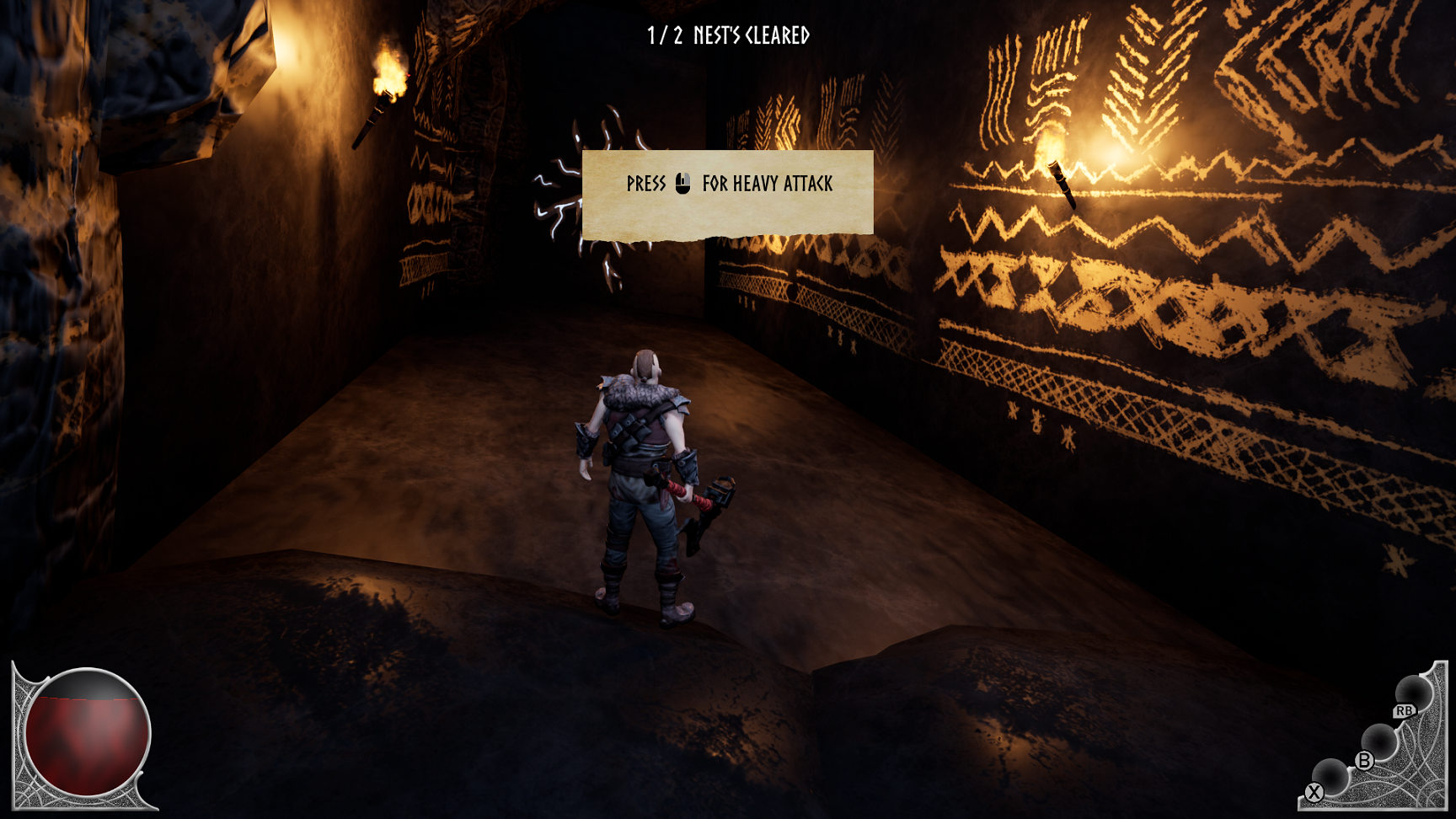This screenshot has height=819, width=1456.
Task: Click the Nests Cleared objective tracker
Action: [x=728, y=35]
